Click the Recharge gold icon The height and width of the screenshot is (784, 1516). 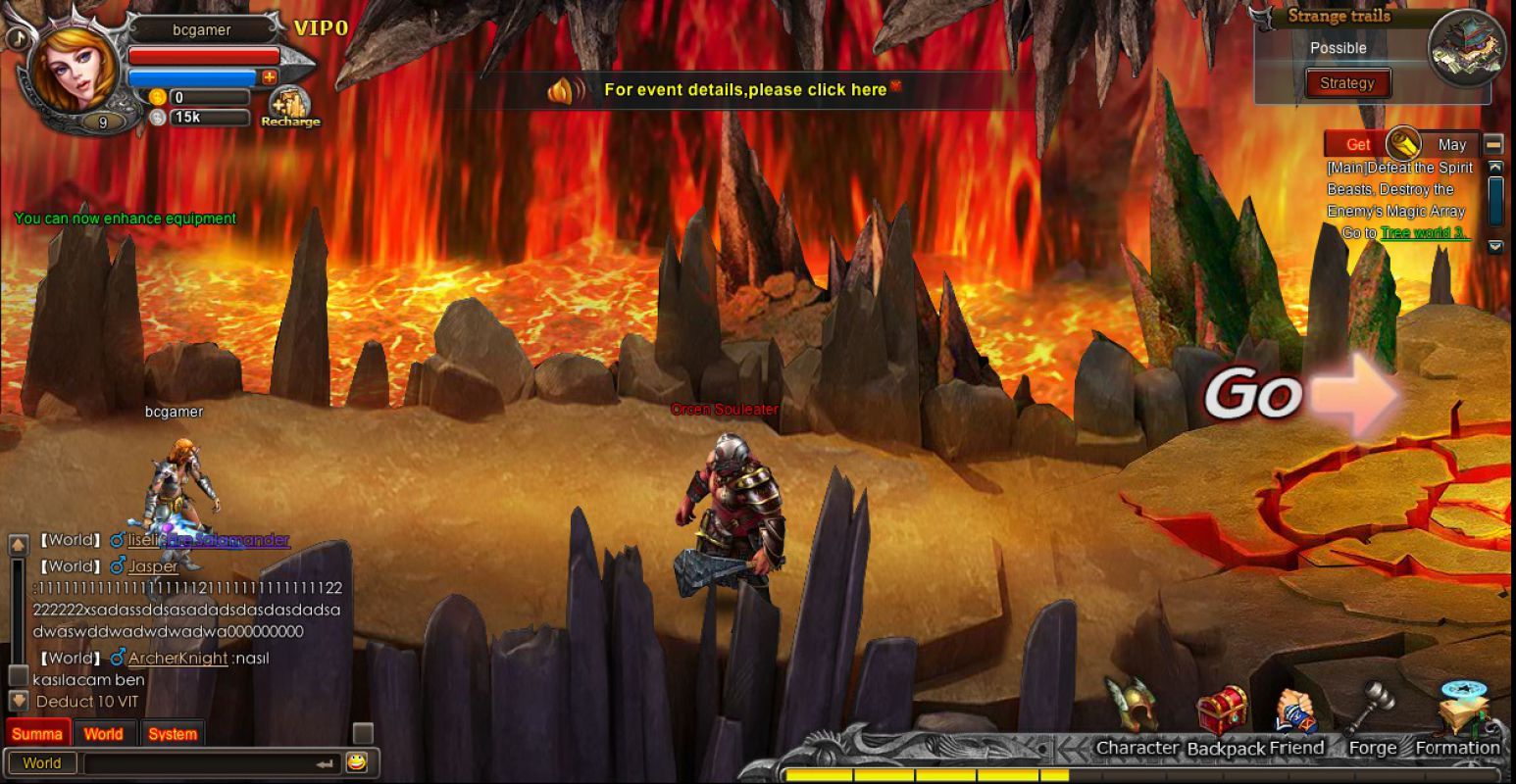[x=289, y=106]
